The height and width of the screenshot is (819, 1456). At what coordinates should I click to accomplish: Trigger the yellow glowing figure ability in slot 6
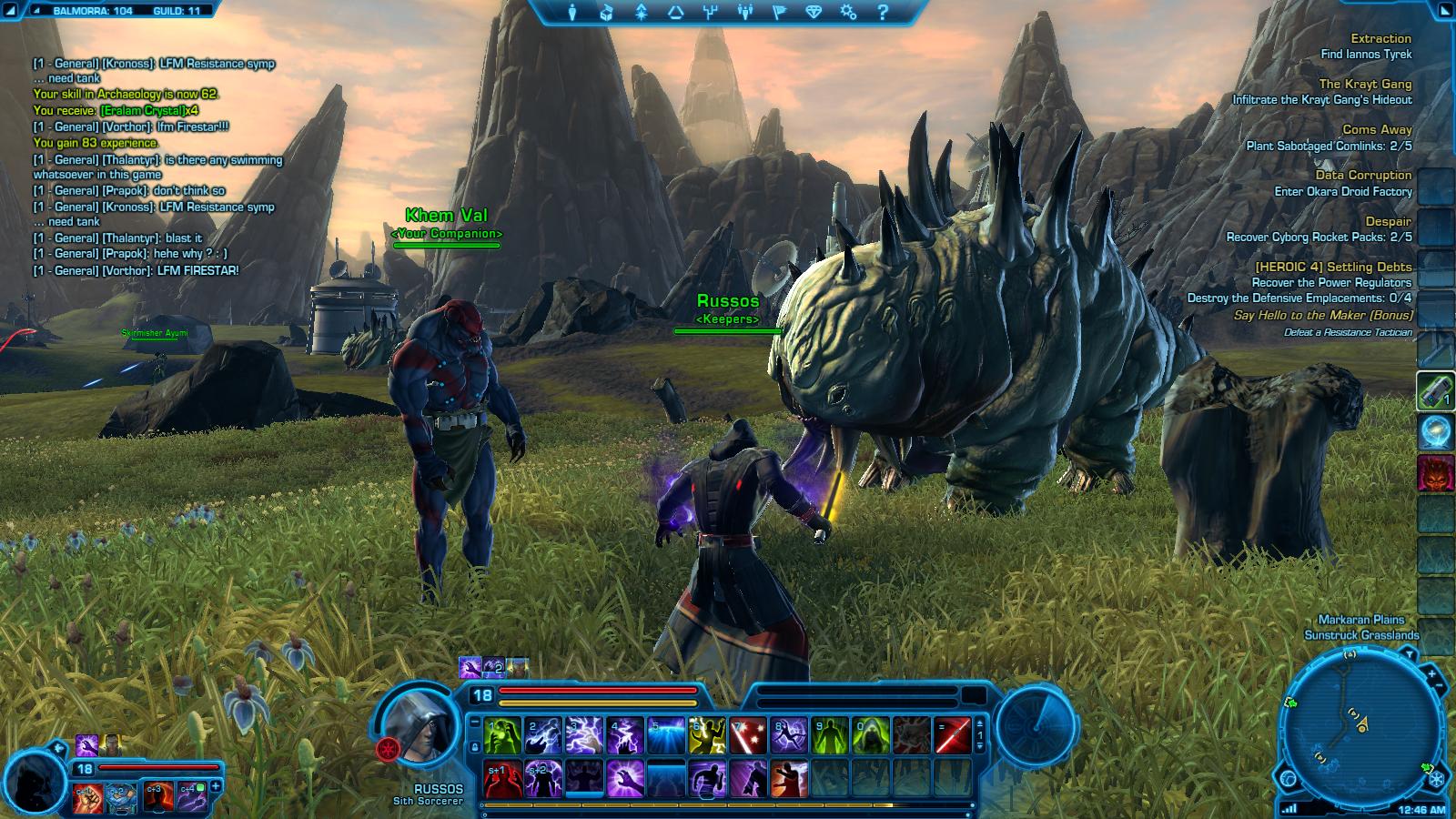coord(707,735)
